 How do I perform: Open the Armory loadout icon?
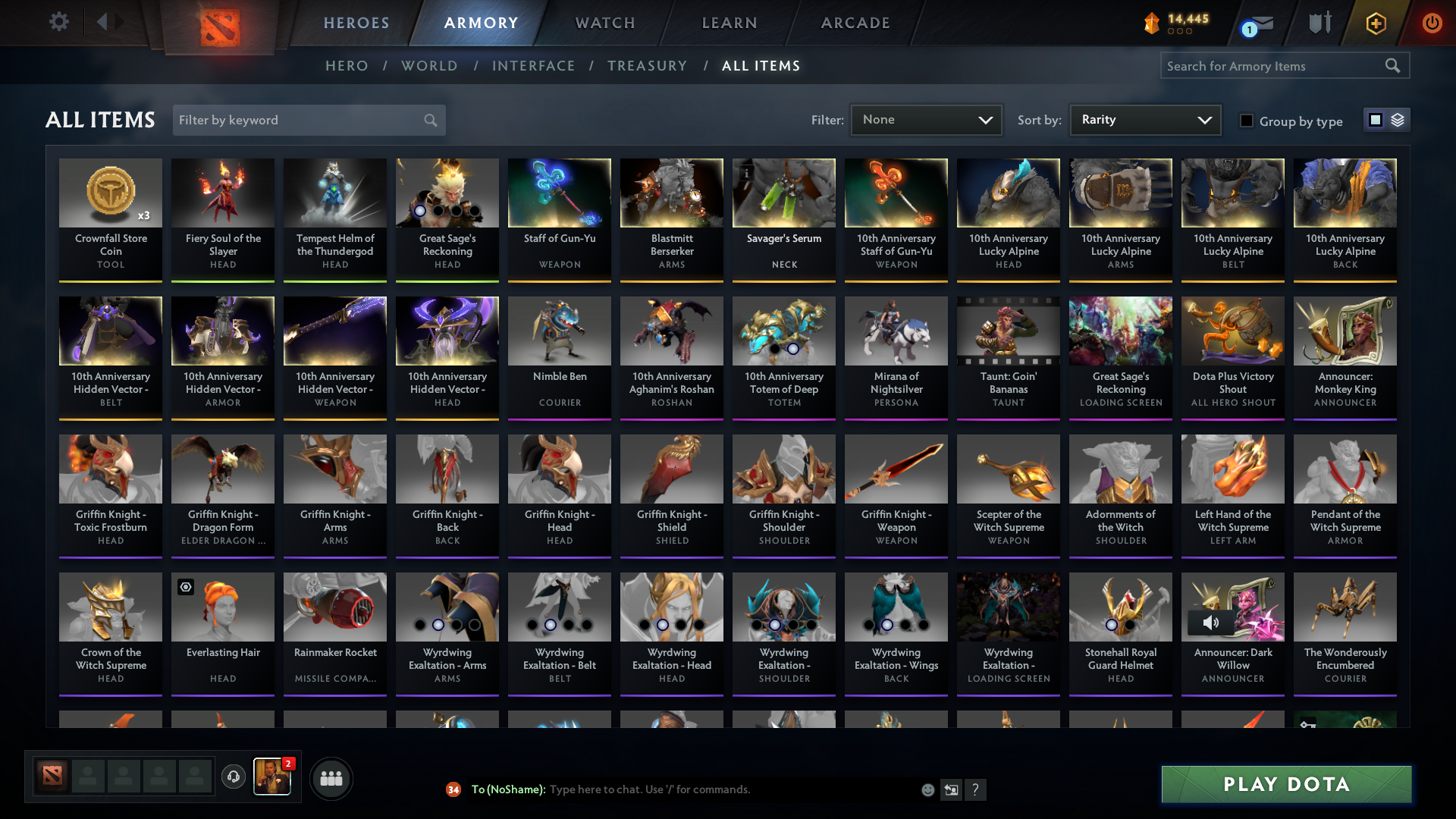click(1319, 23)
